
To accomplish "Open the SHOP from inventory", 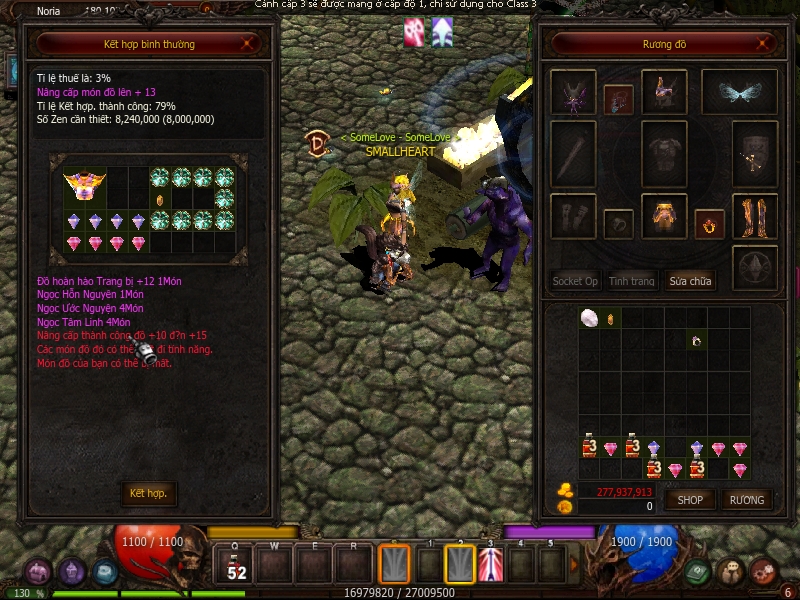I will pyautogui.click(x=690, y=499).
